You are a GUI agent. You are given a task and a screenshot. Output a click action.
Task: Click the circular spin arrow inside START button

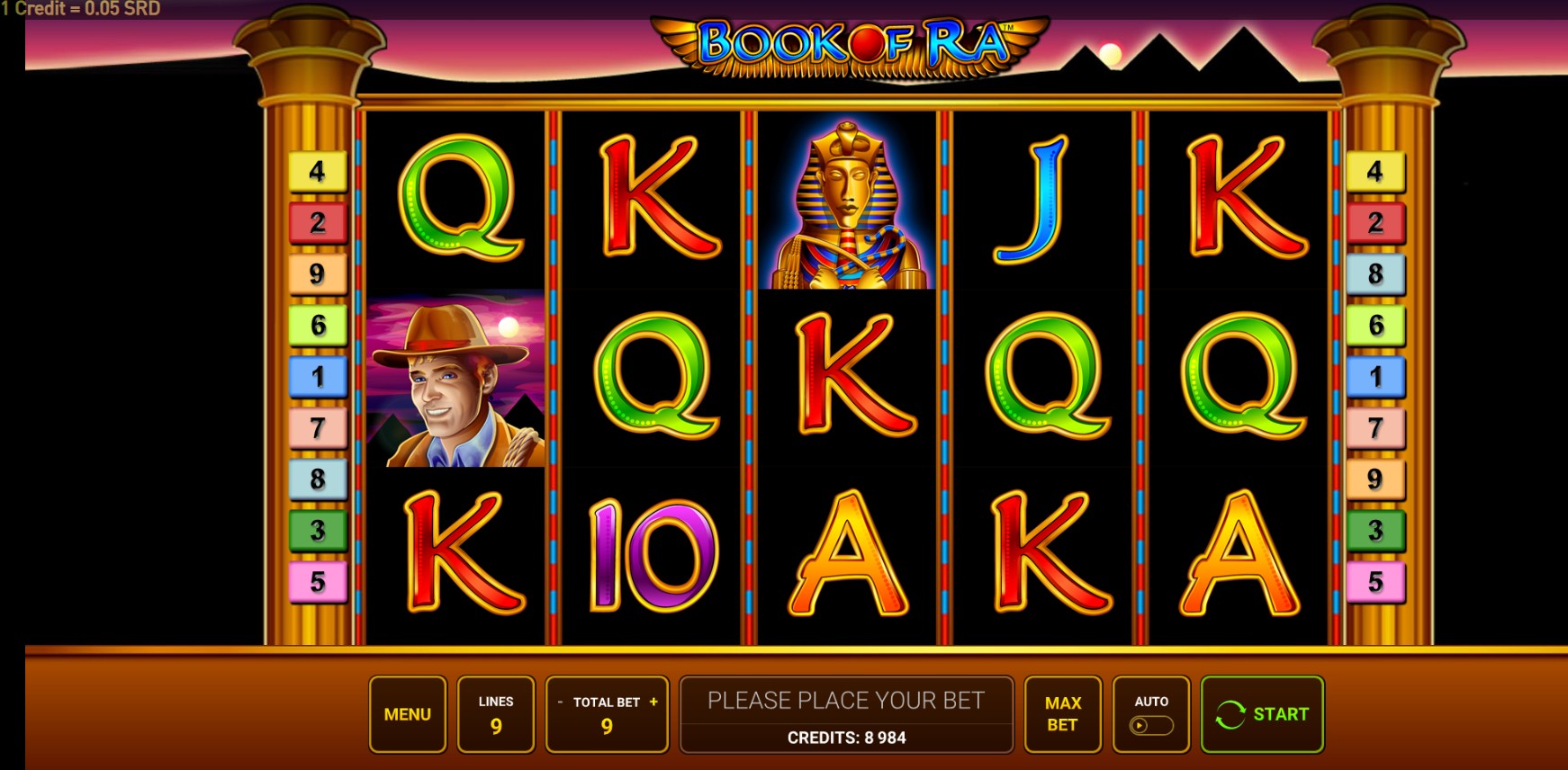click(1231, 714)
